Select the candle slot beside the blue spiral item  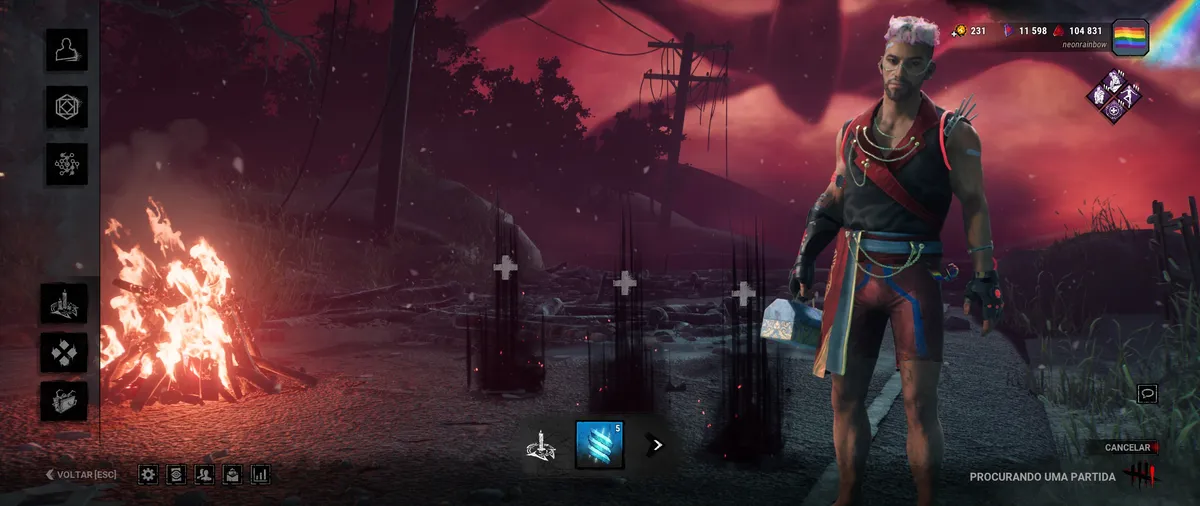click(541, 446)
